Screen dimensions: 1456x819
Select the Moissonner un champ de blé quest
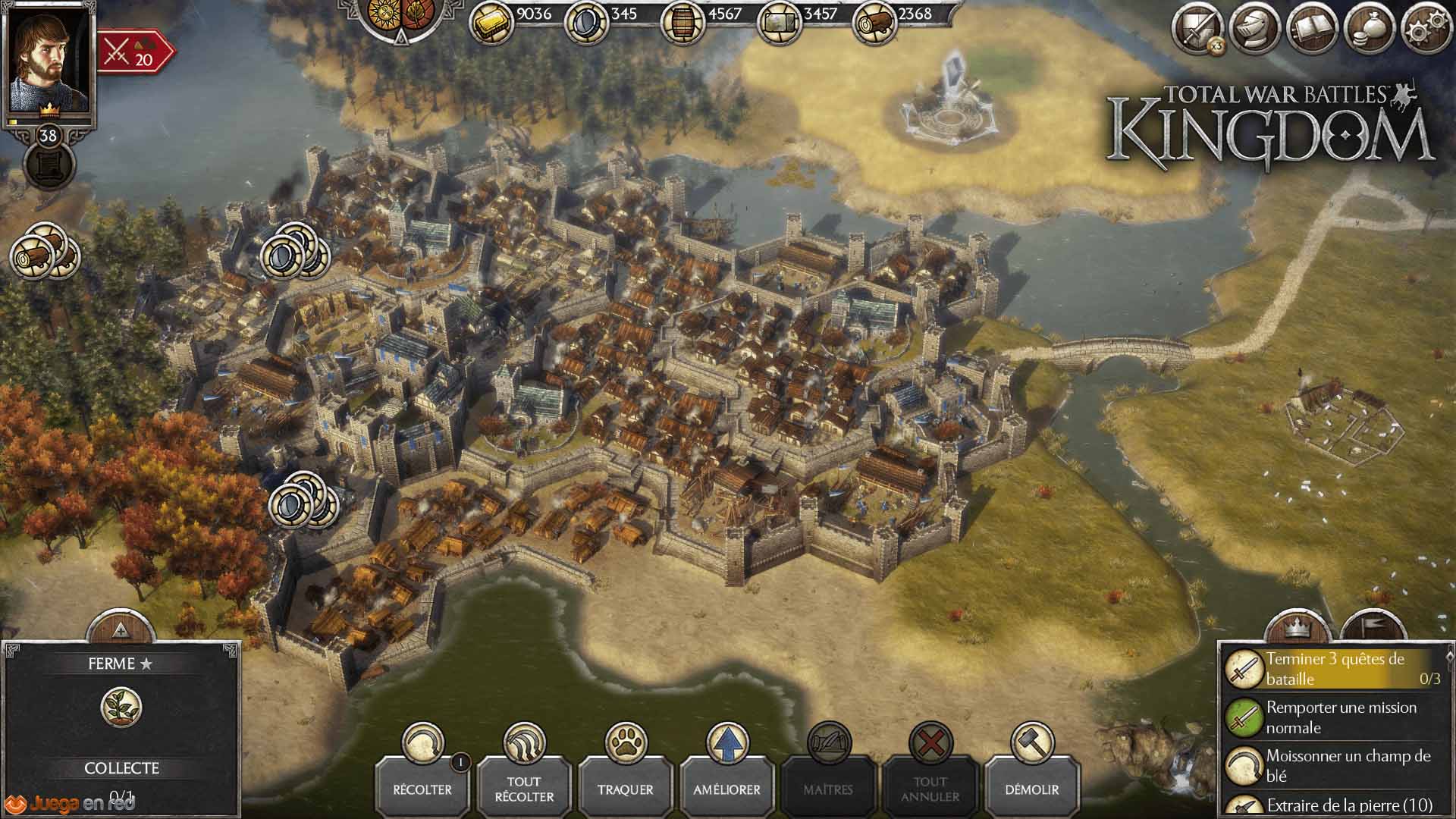(1335, 766)
